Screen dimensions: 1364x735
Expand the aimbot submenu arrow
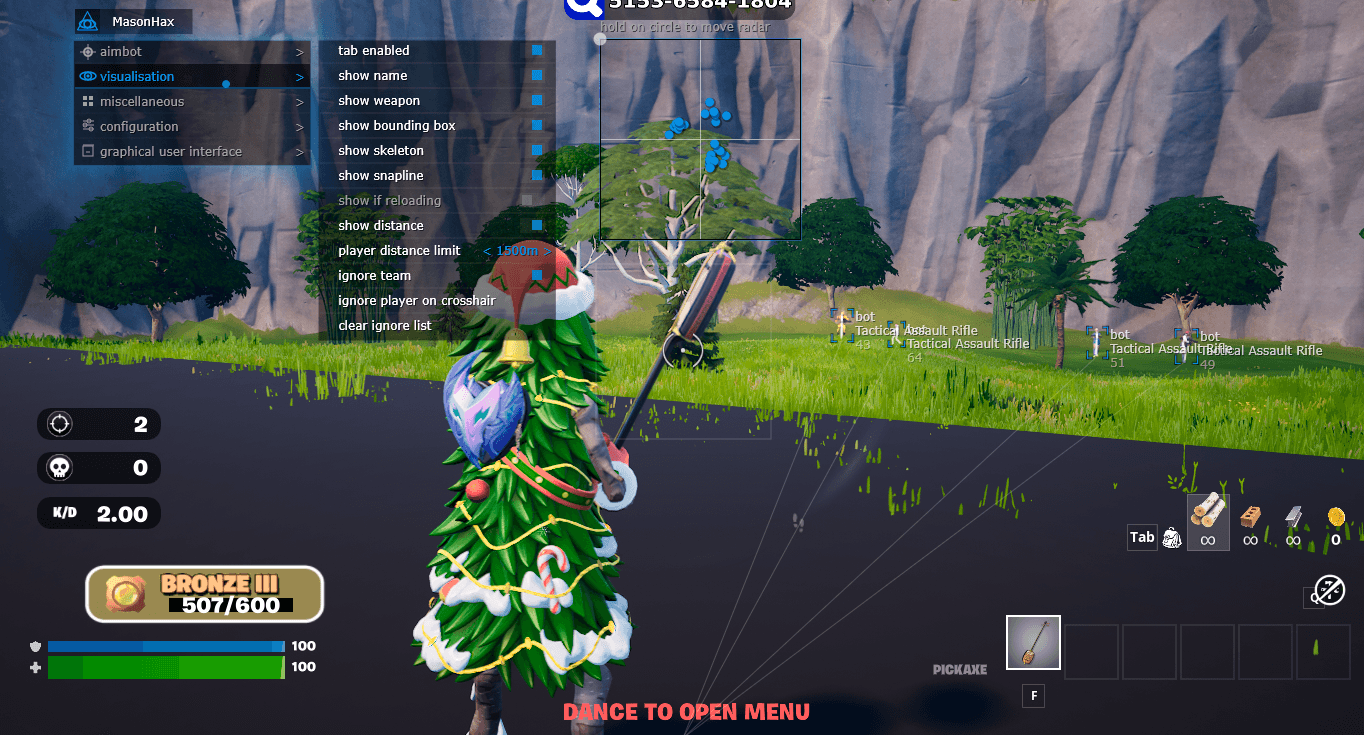pos(298,51)
